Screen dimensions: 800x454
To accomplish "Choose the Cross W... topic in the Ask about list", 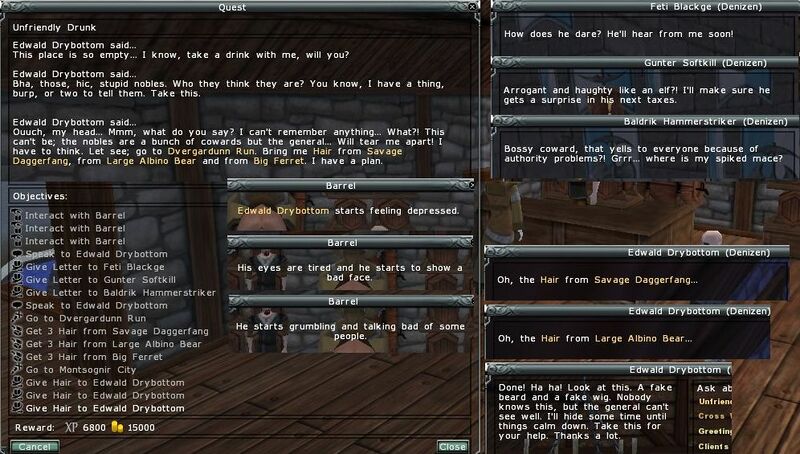I will (x=714, y=417).
